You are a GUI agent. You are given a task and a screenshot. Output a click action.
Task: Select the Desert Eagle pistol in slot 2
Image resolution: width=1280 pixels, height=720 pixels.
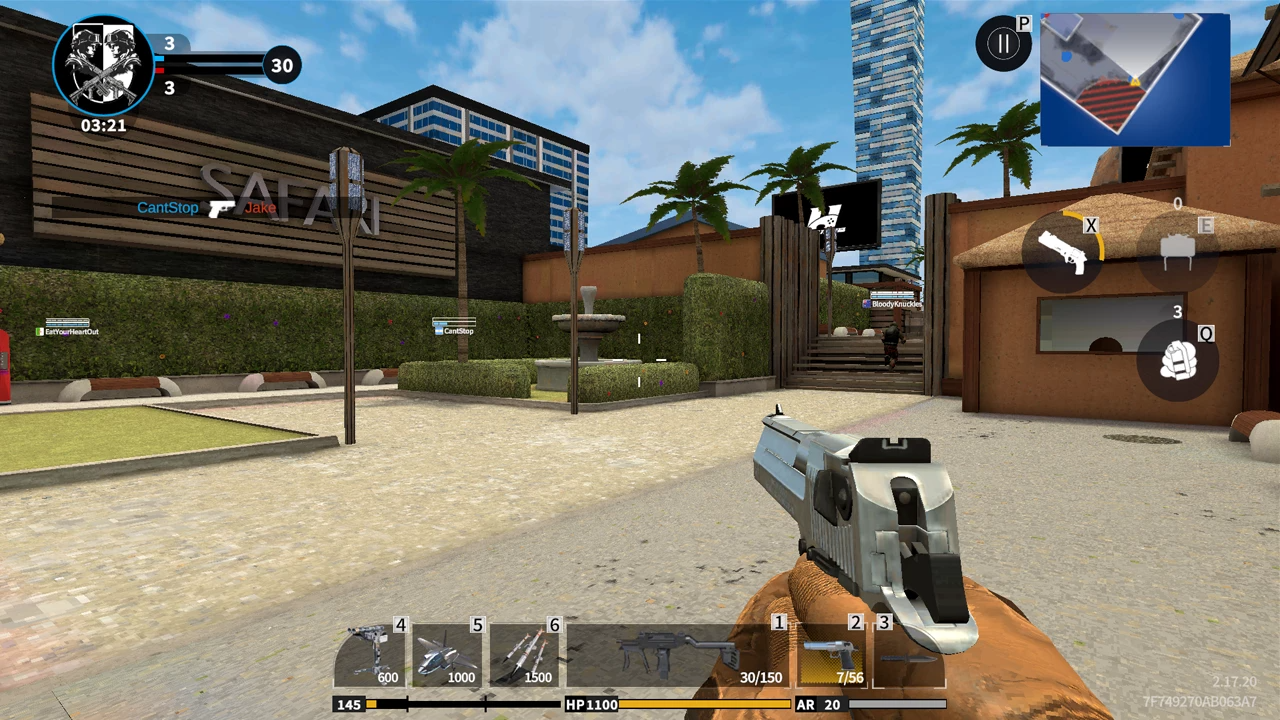pyautogui.click(x=830, y=648)
